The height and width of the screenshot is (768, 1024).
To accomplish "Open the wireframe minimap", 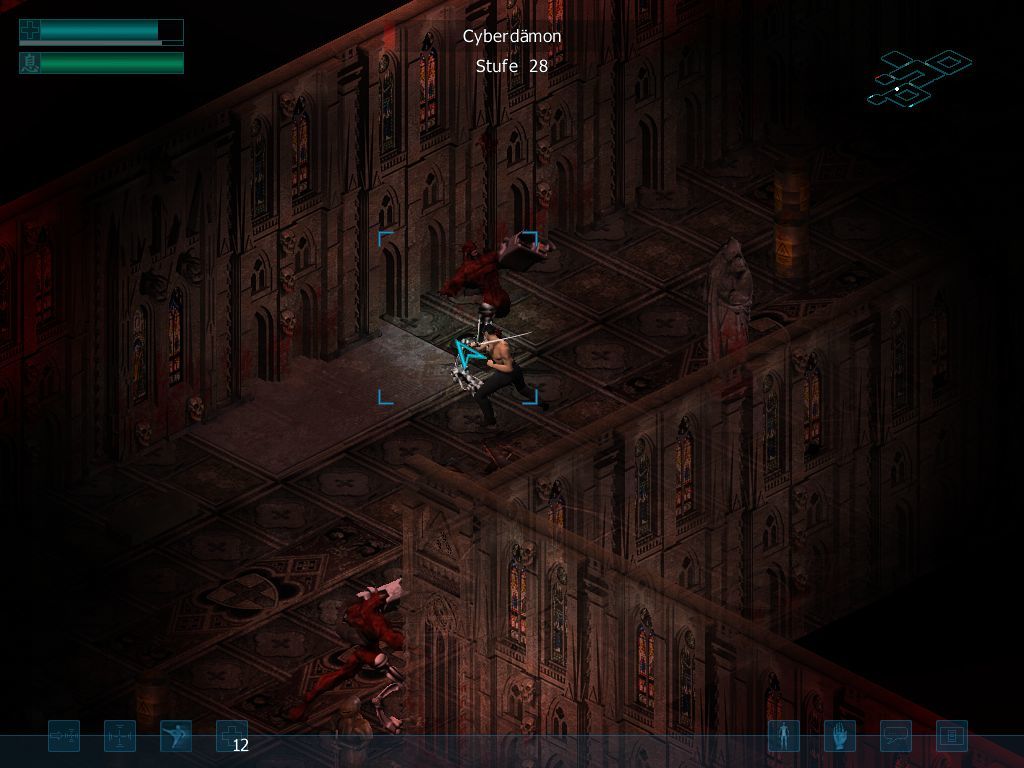I will coord(918,78).
